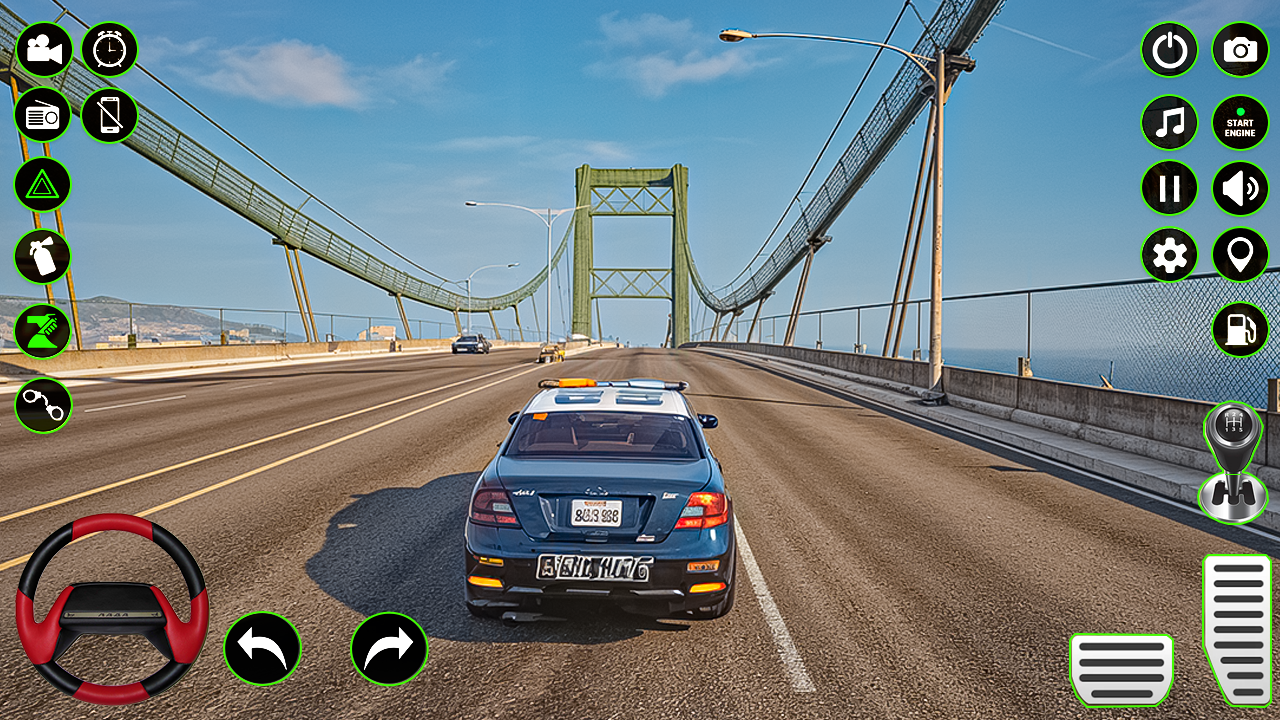Image resolution: width=1280 pixels, height=720 pixels.
Task: Select the video camera recording icon
Action: pos(45,48)
